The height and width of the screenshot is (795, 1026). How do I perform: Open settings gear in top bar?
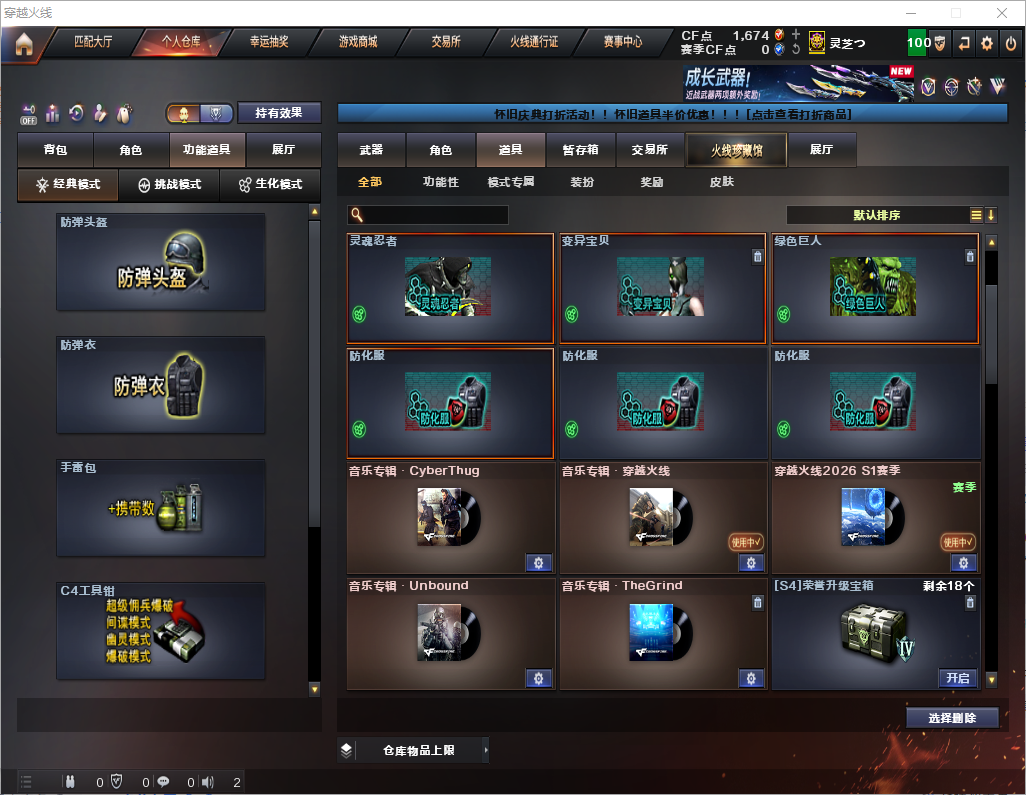tap(987, 43)
